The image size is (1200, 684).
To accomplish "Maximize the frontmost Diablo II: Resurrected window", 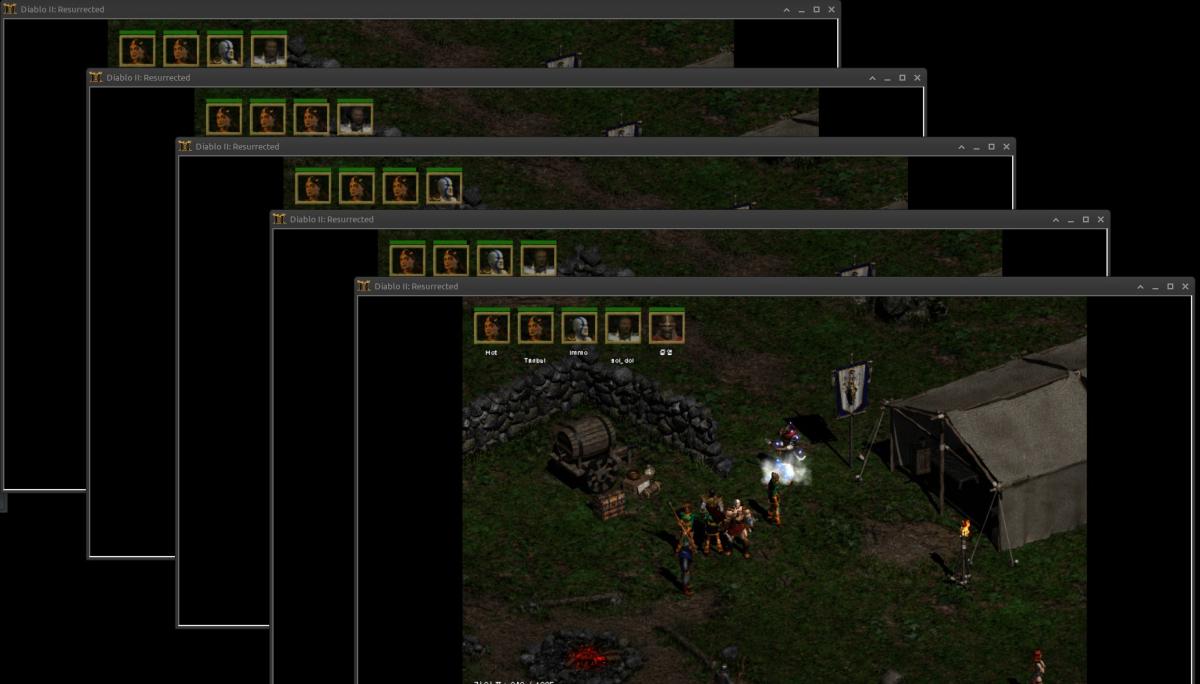I will coord(1170,287).
